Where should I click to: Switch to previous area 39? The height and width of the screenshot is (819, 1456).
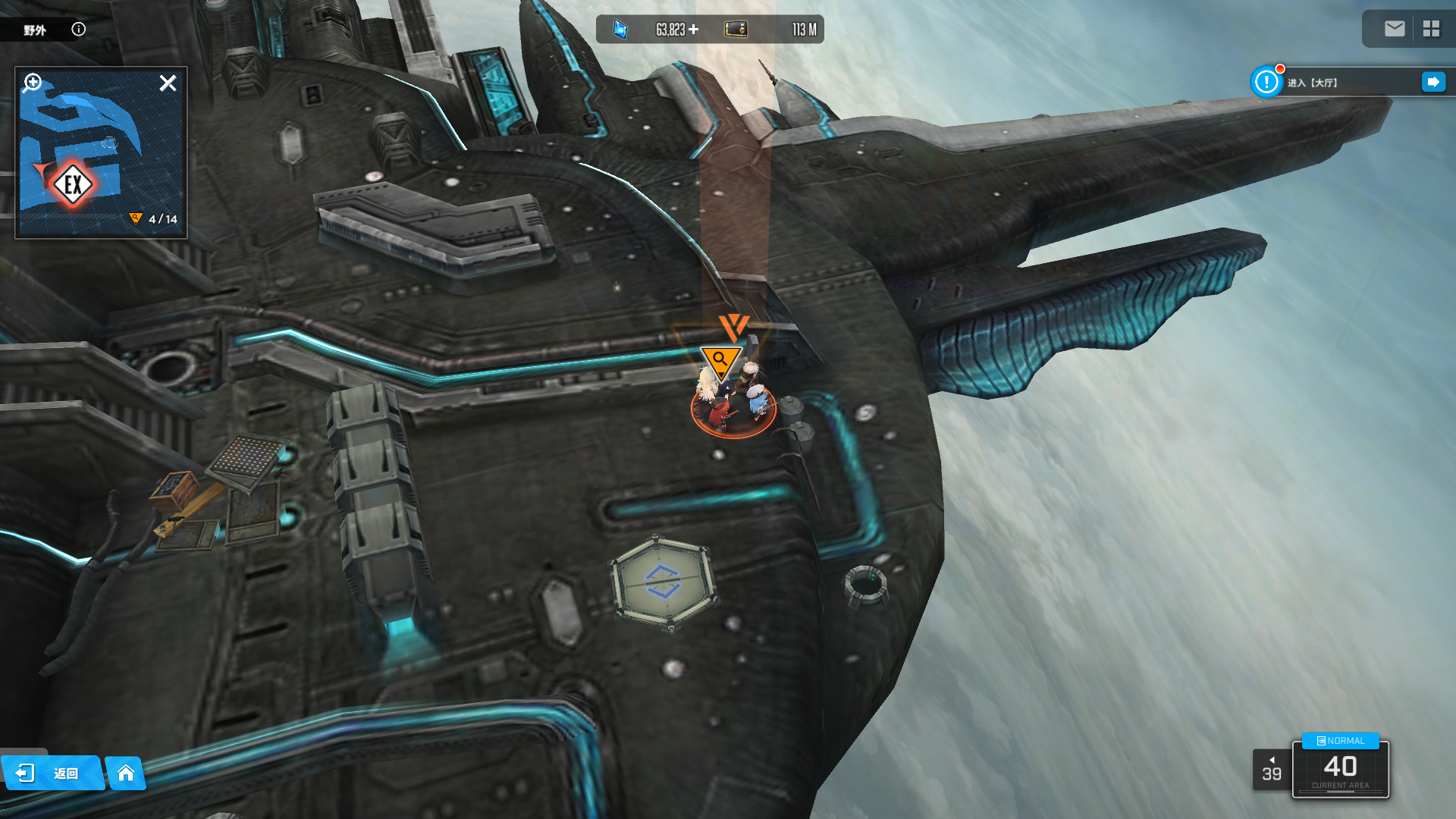1272,770
